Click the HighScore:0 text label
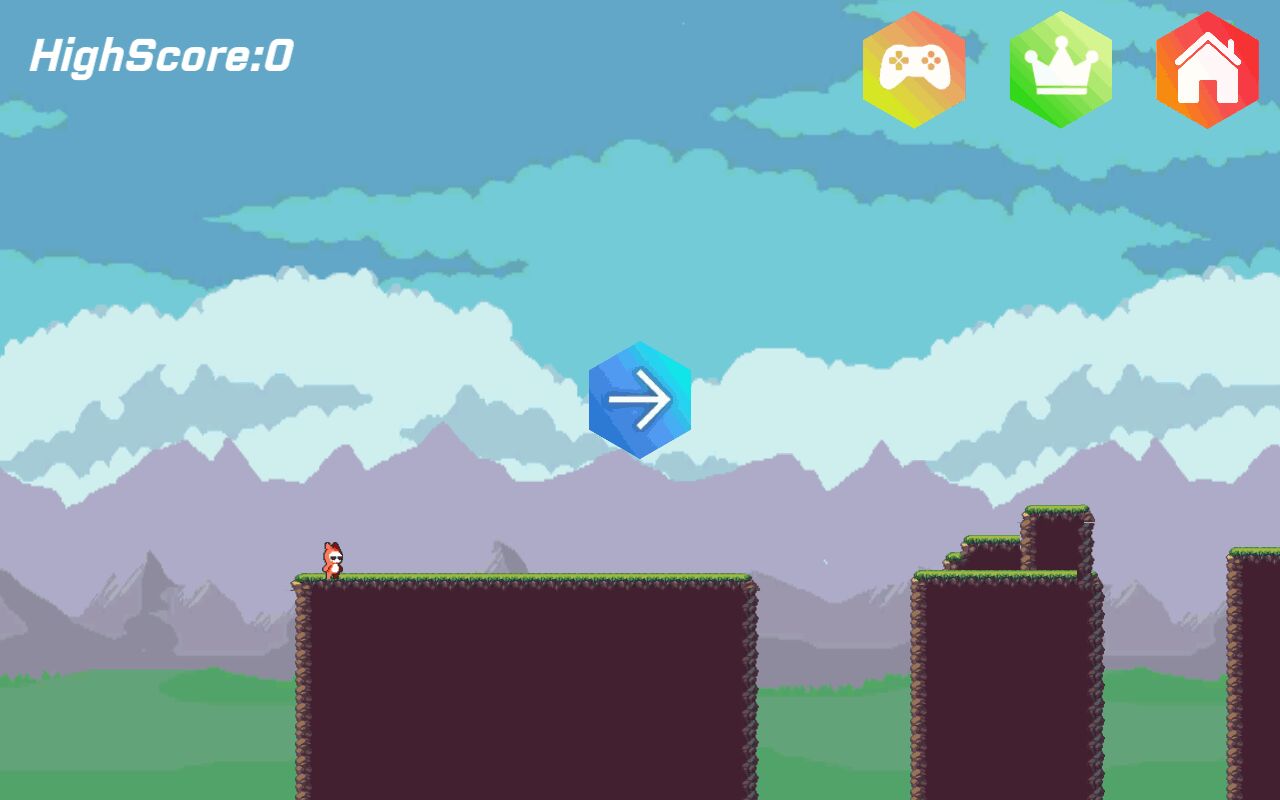This screenshot has width=1280, height=800. [160, 57]
